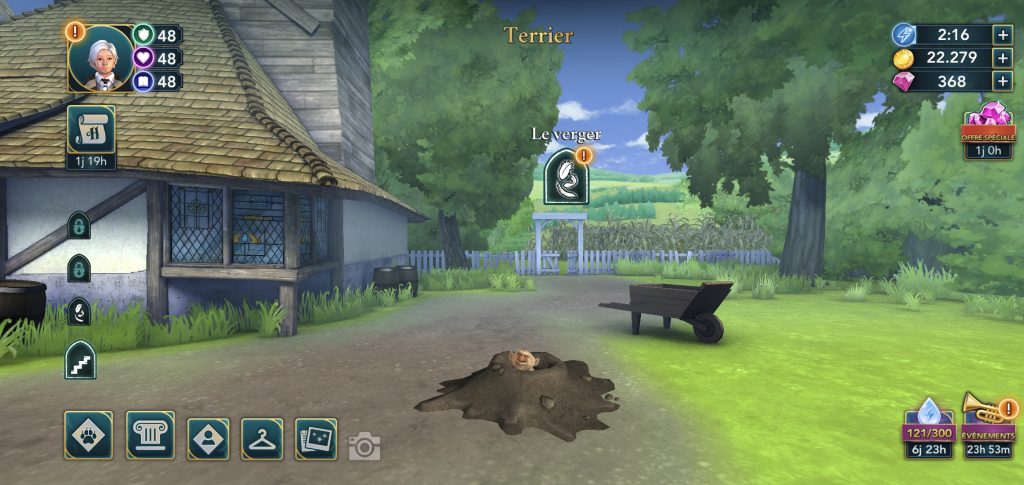Add energy with the lightning plus button
1024x485 pixels.
1003,35
